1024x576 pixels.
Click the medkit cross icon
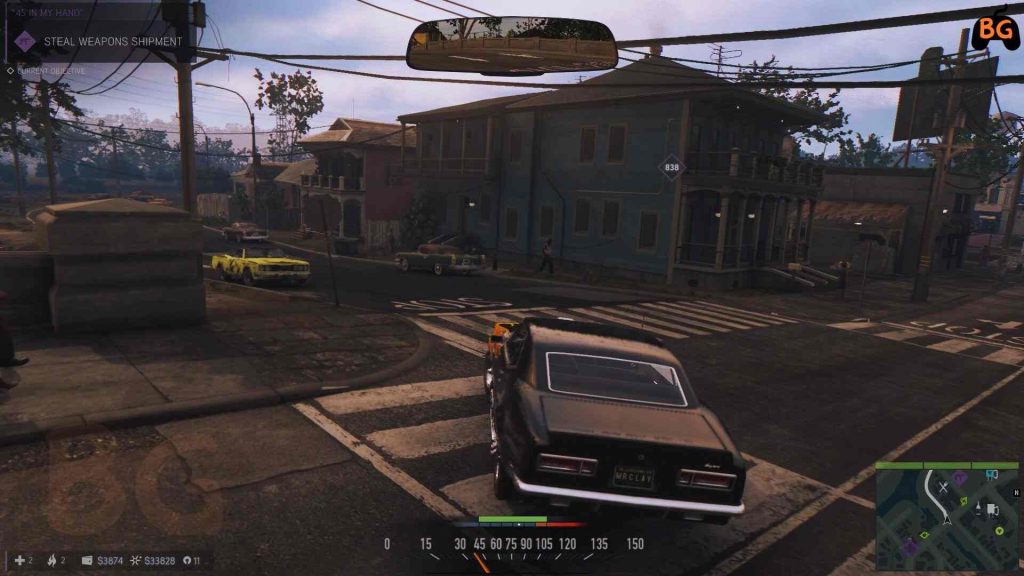[20, 561]
